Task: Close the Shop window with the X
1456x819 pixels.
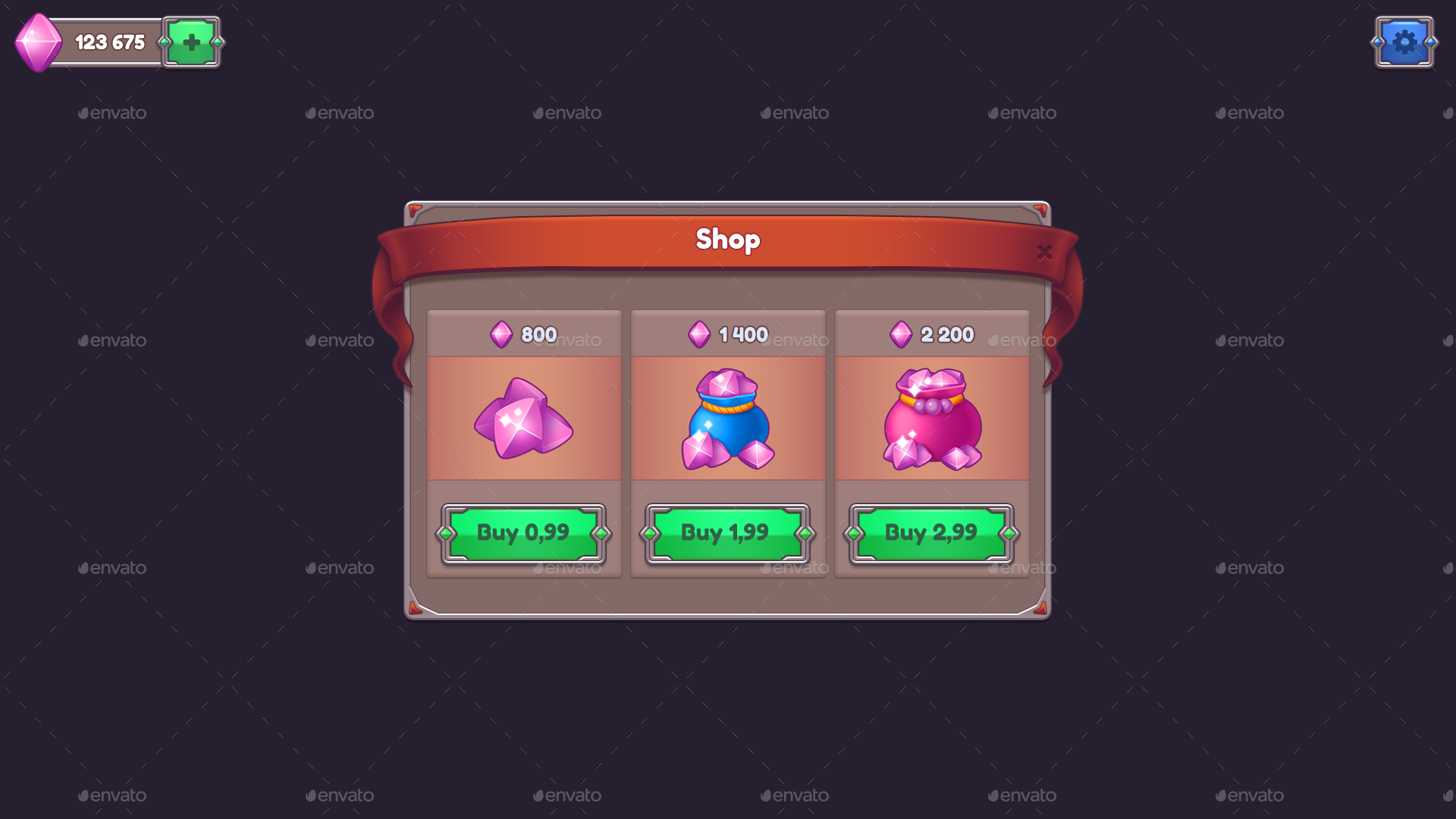Action: (1044, 253)
